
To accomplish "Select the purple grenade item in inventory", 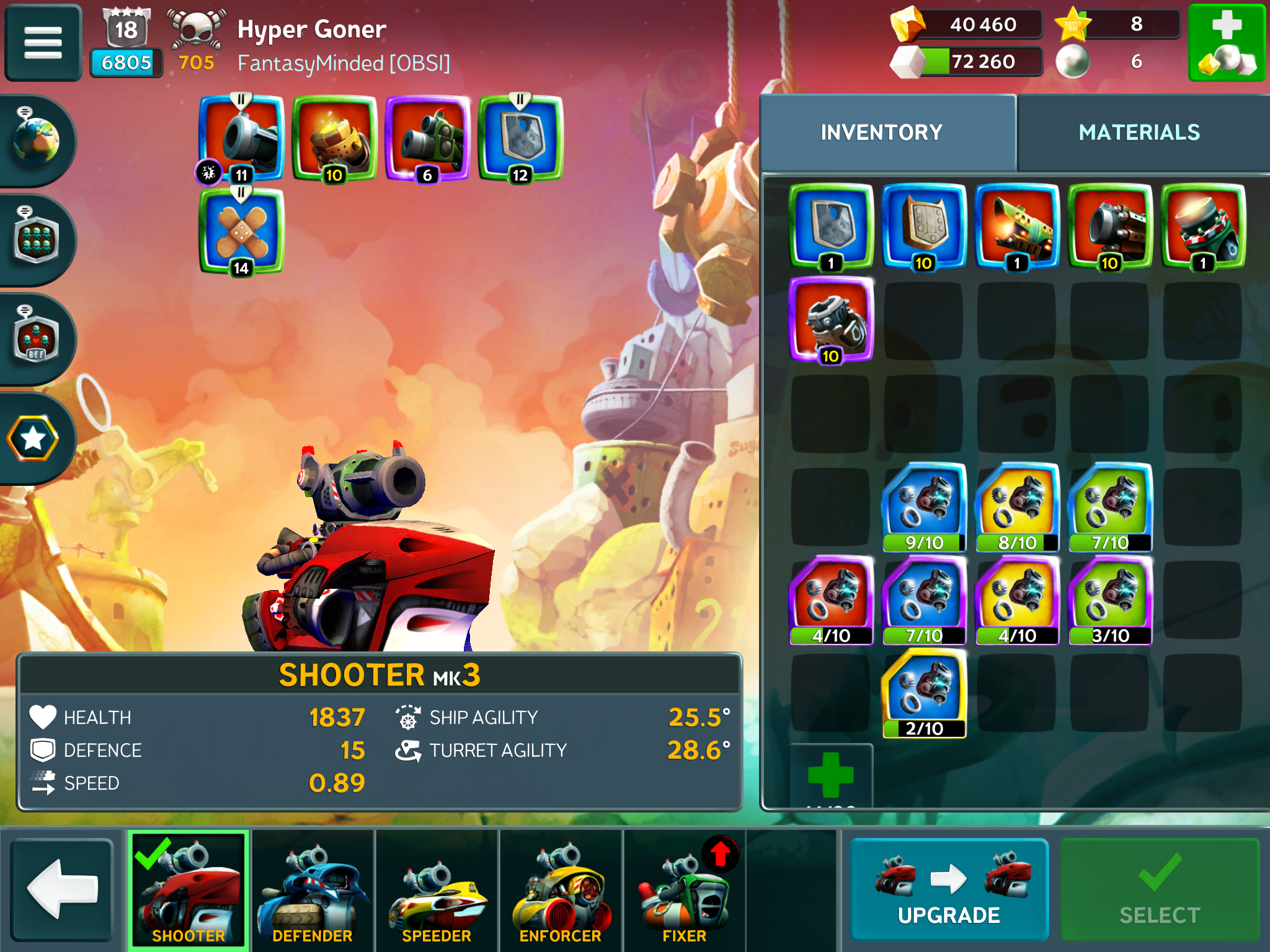I will pos(831,319).
